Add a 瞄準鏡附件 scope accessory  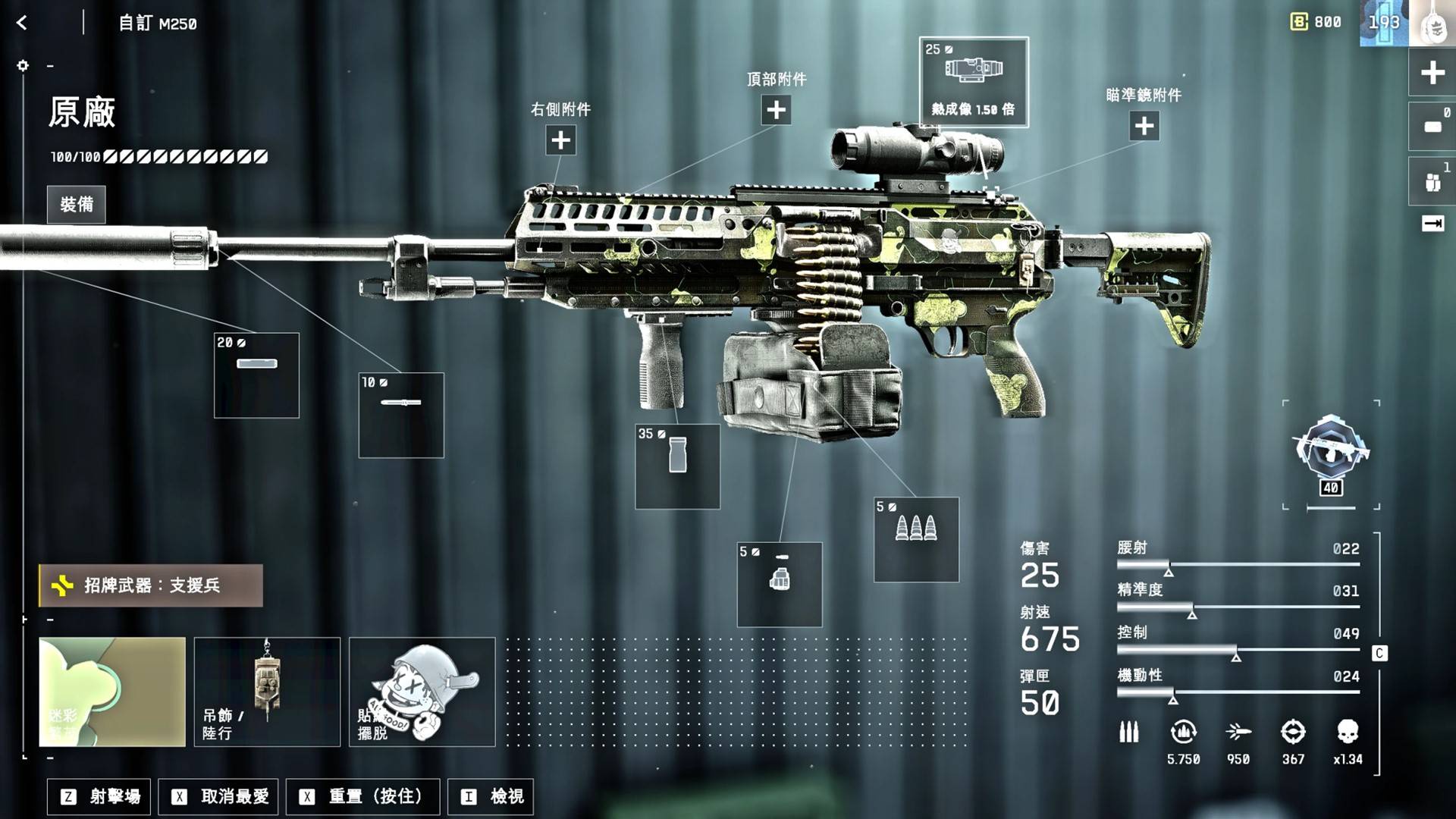(x=1144, y=126)
